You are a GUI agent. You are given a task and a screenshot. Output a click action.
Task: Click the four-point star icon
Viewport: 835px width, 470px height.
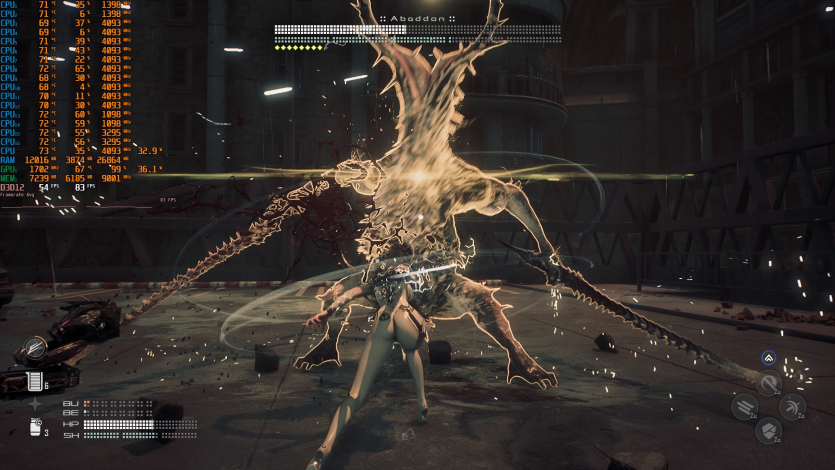36,405
